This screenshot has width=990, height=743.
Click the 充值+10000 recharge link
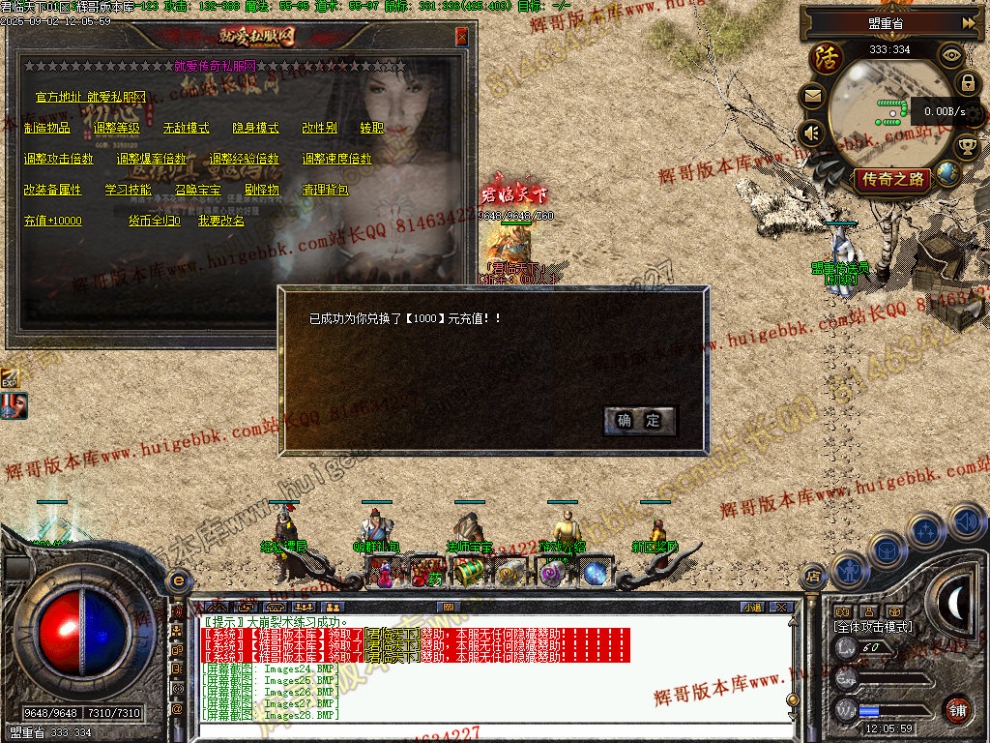[x=53, y=221]
